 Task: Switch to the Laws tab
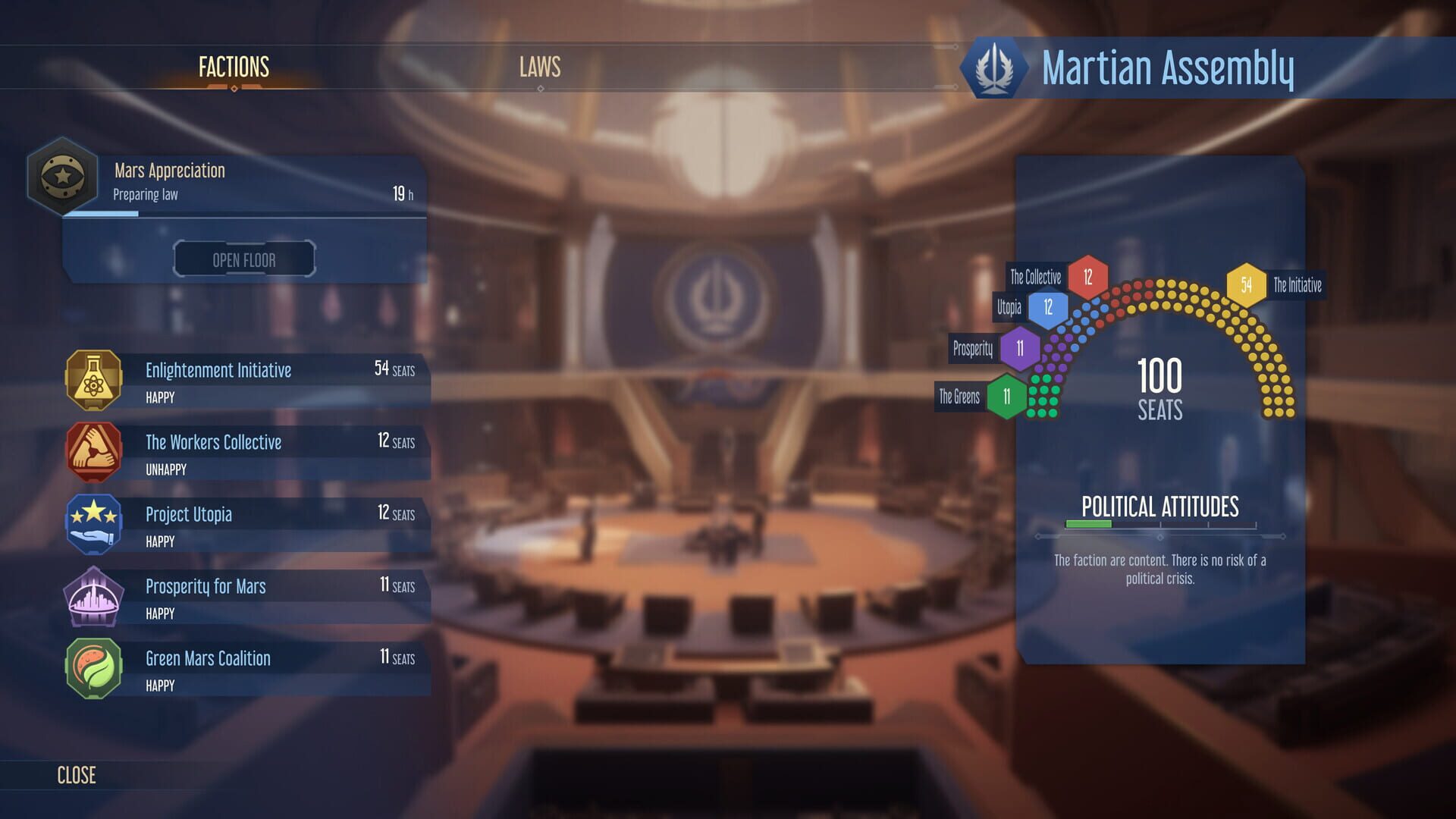coord(539,67)
